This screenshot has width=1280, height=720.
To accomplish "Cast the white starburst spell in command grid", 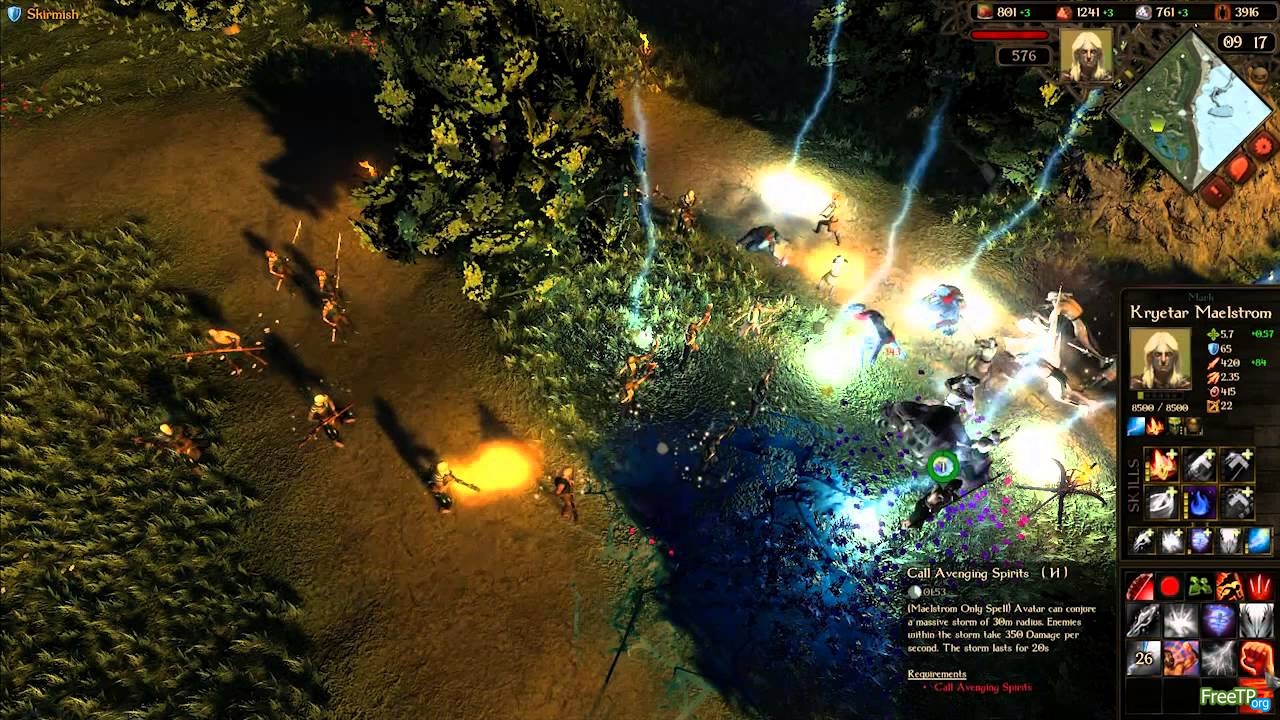I will tap(1180, 621).
